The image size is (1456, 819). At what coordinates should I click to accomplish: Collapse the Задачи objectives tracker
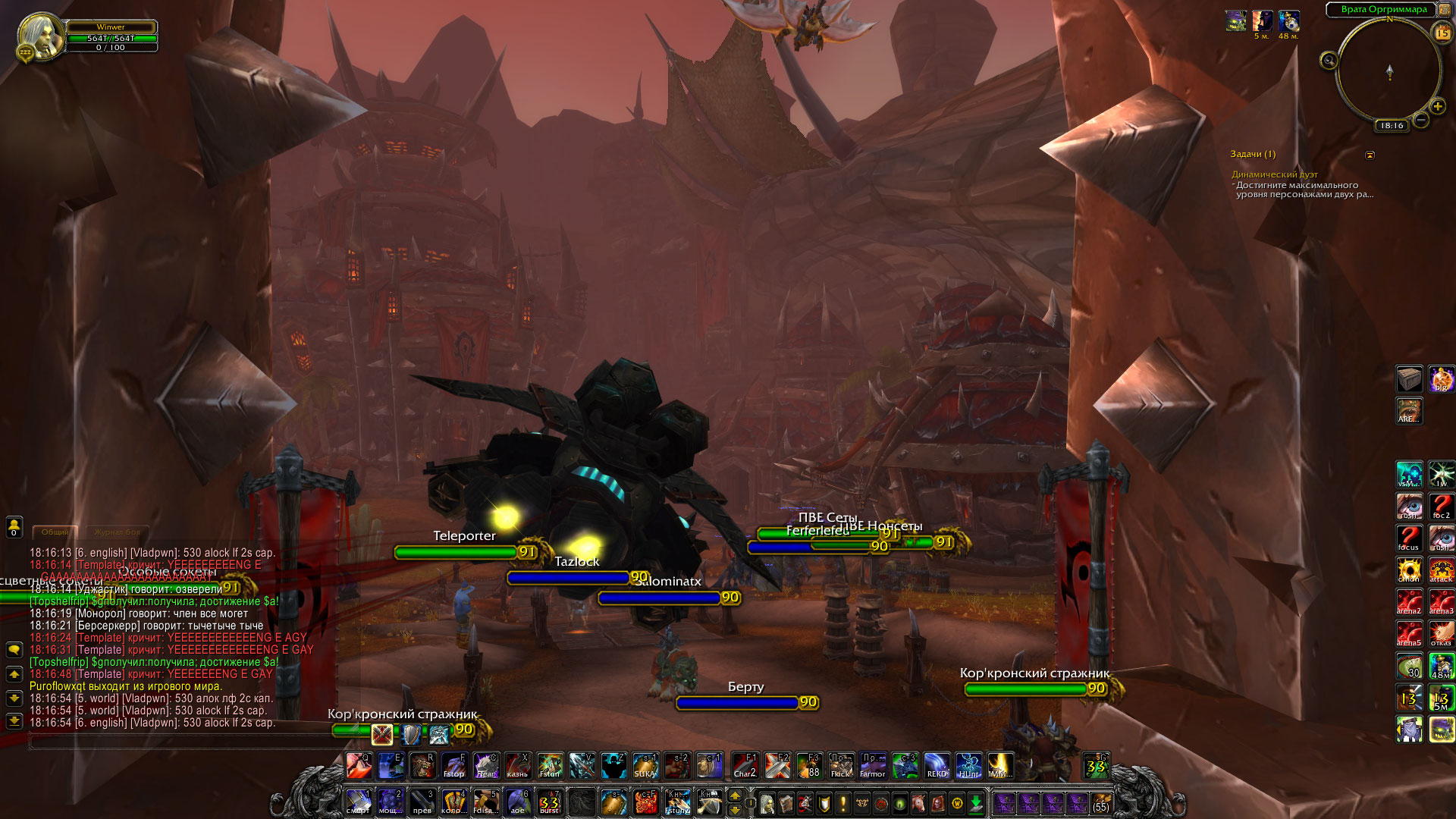point(1370,155)
